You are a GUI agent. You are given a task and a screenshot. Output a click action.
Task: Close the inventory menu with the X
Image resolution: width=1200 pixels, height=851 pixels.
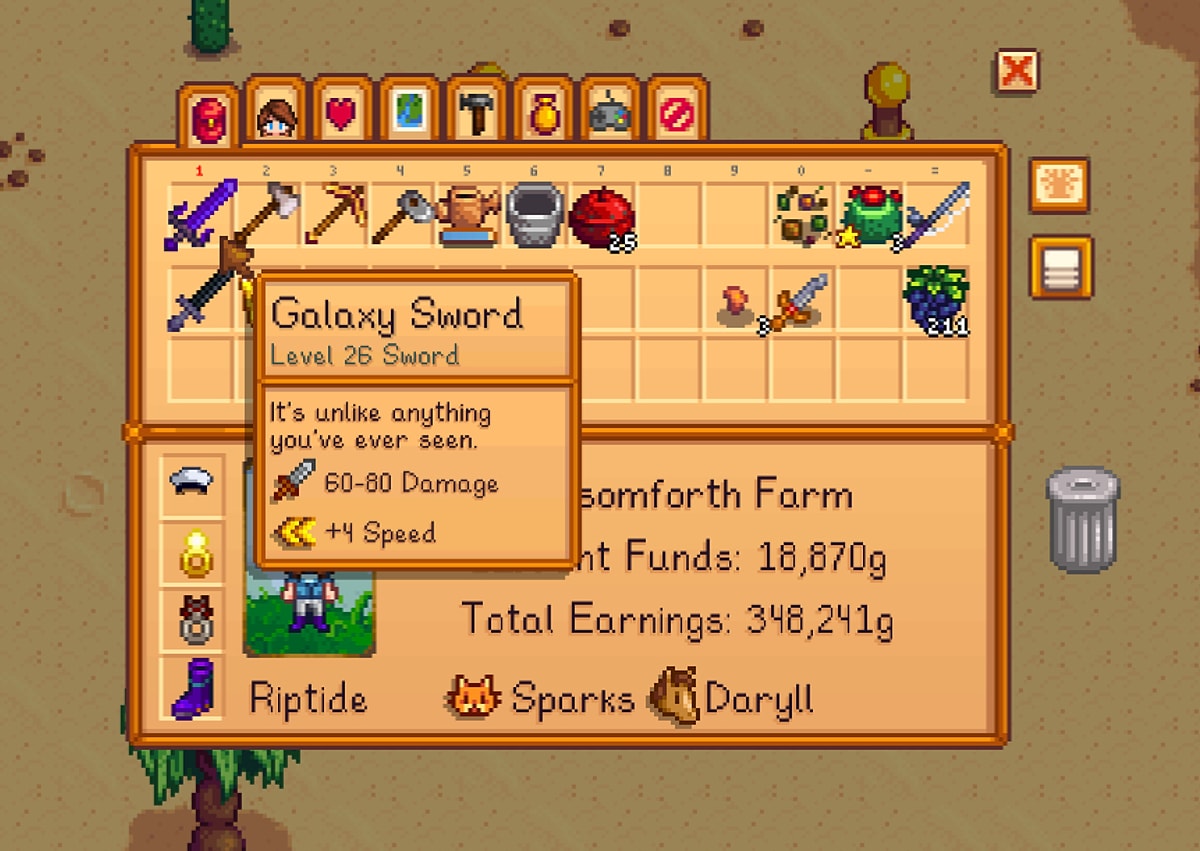pyautogui.click(x=1016, y=71)
